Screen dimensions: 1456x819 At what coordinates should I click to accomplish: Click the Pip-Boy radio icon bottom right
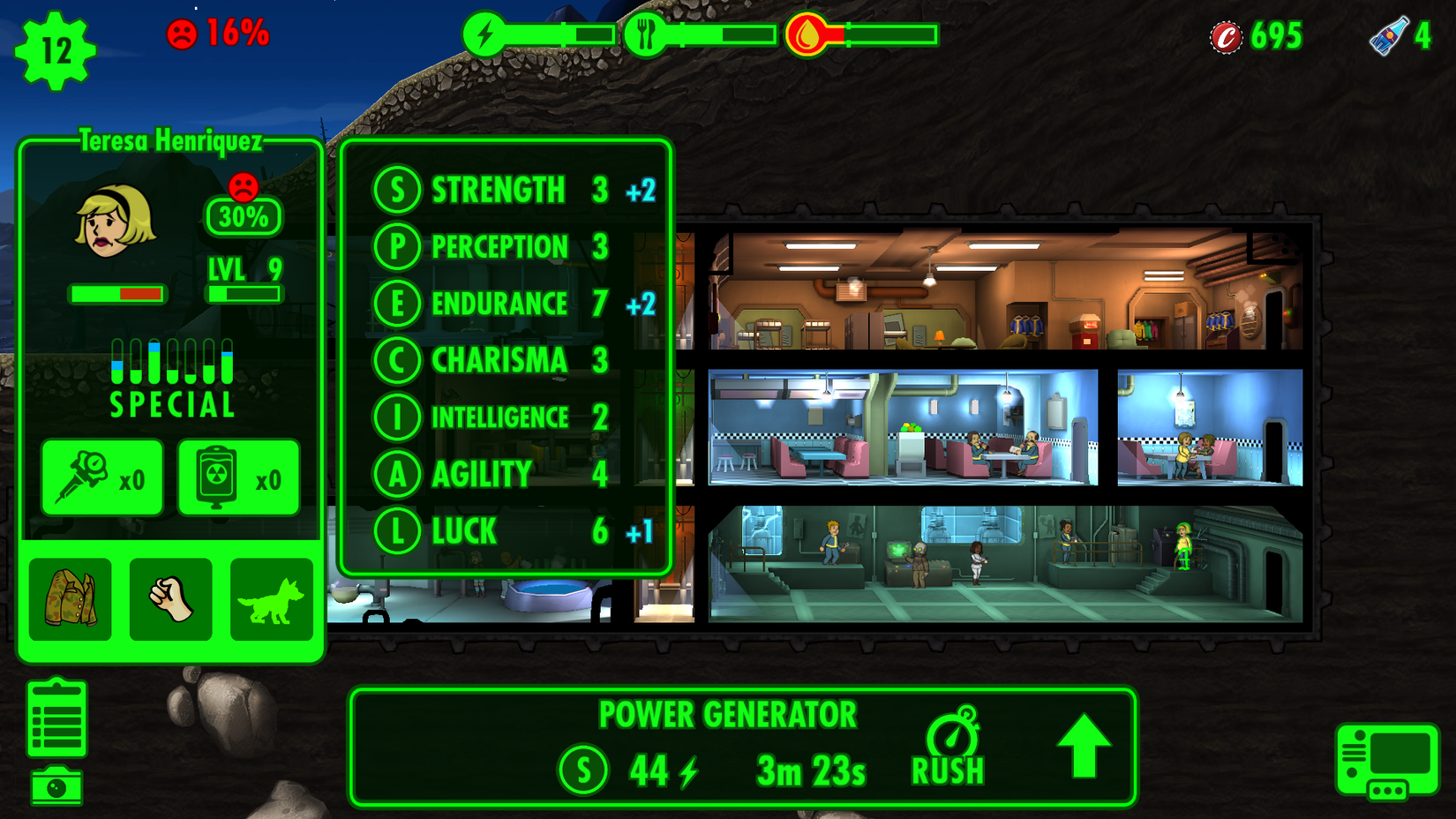coord(1389,761)
